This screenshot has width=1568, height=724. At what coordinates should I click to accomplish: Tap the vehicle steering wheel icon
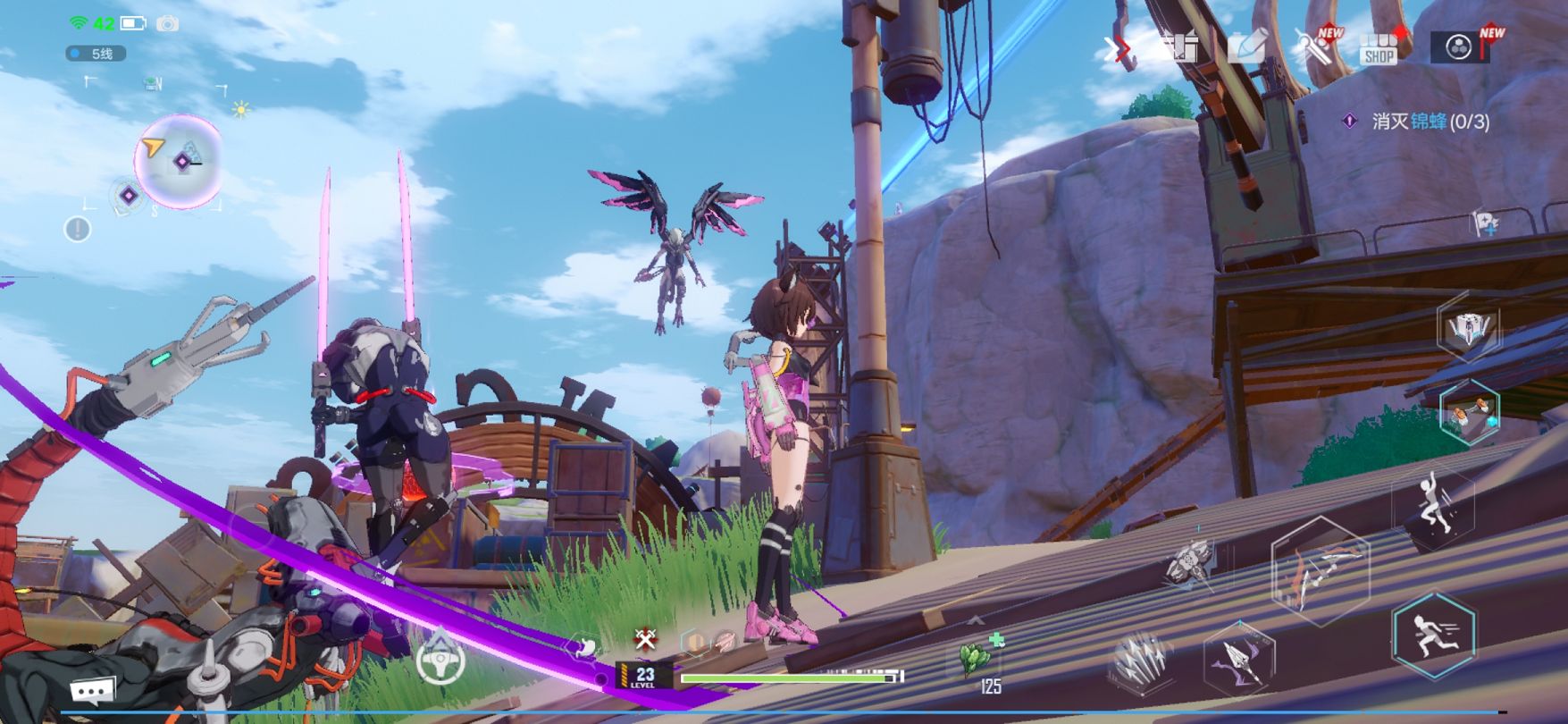point(440,661)
